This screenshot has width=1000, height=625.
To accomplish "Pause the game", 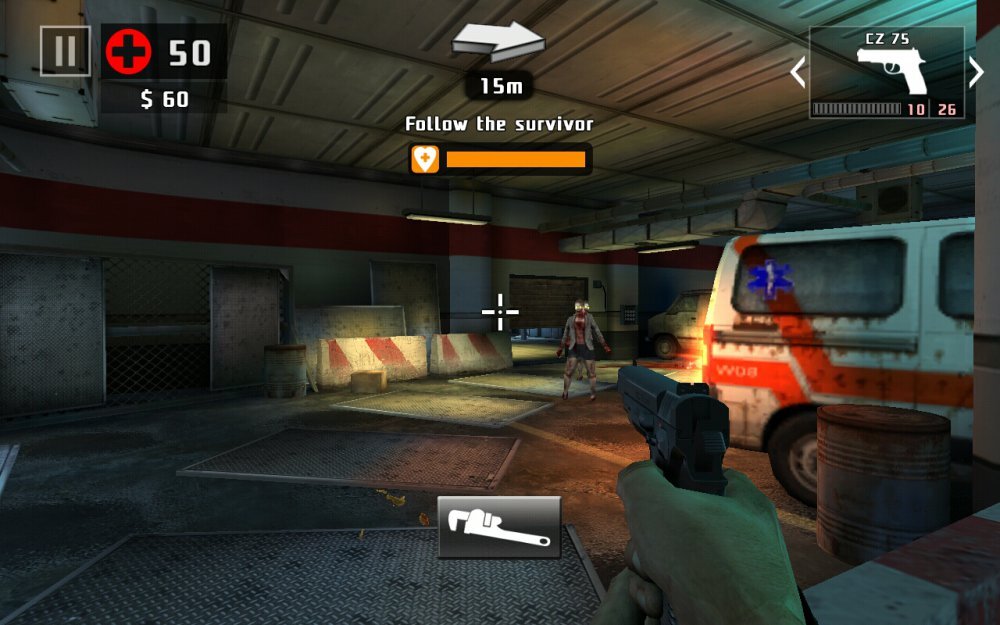I will point(65,51).
